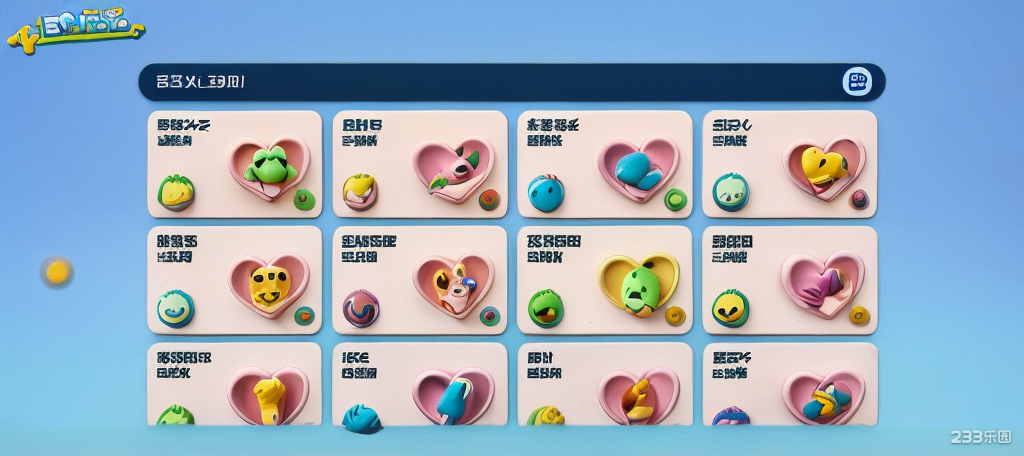Click the round icon button in the header bar
Screen dimensions: 1024x456
tap(857, 82)
